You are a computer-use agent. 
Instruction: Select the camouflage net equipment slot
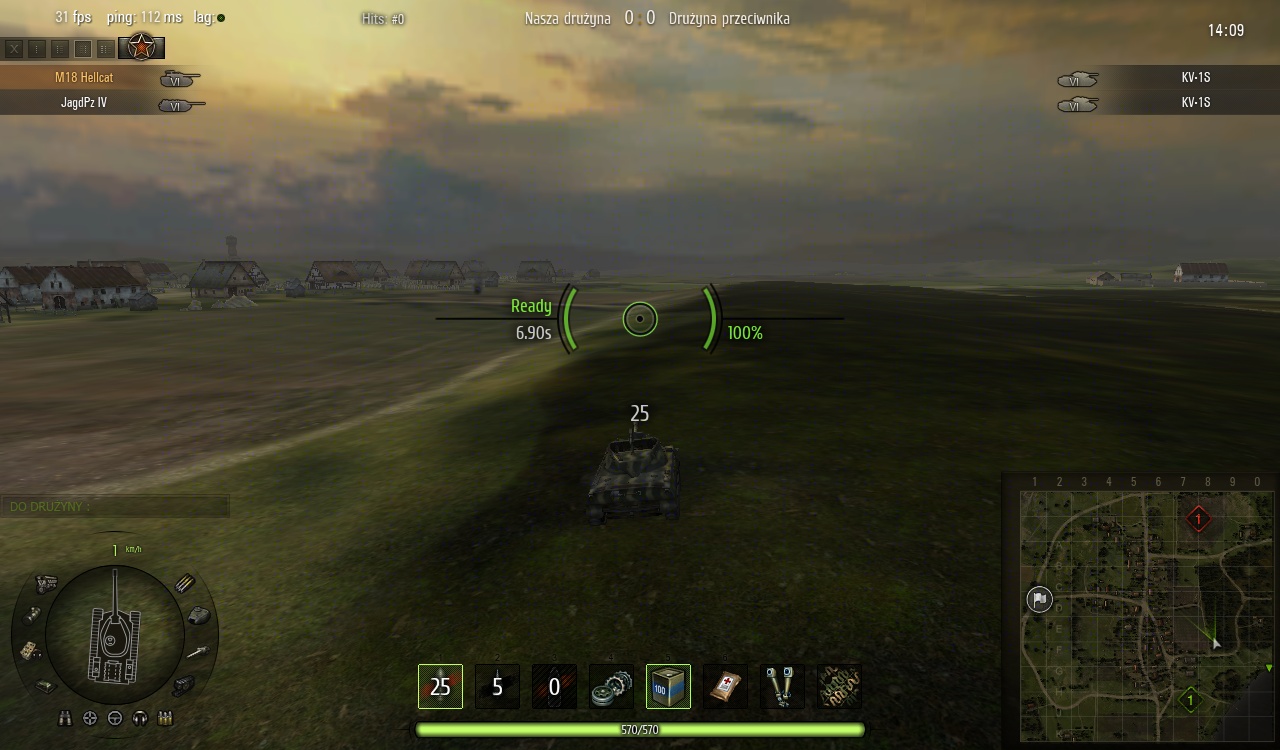[x=839, y=687]
